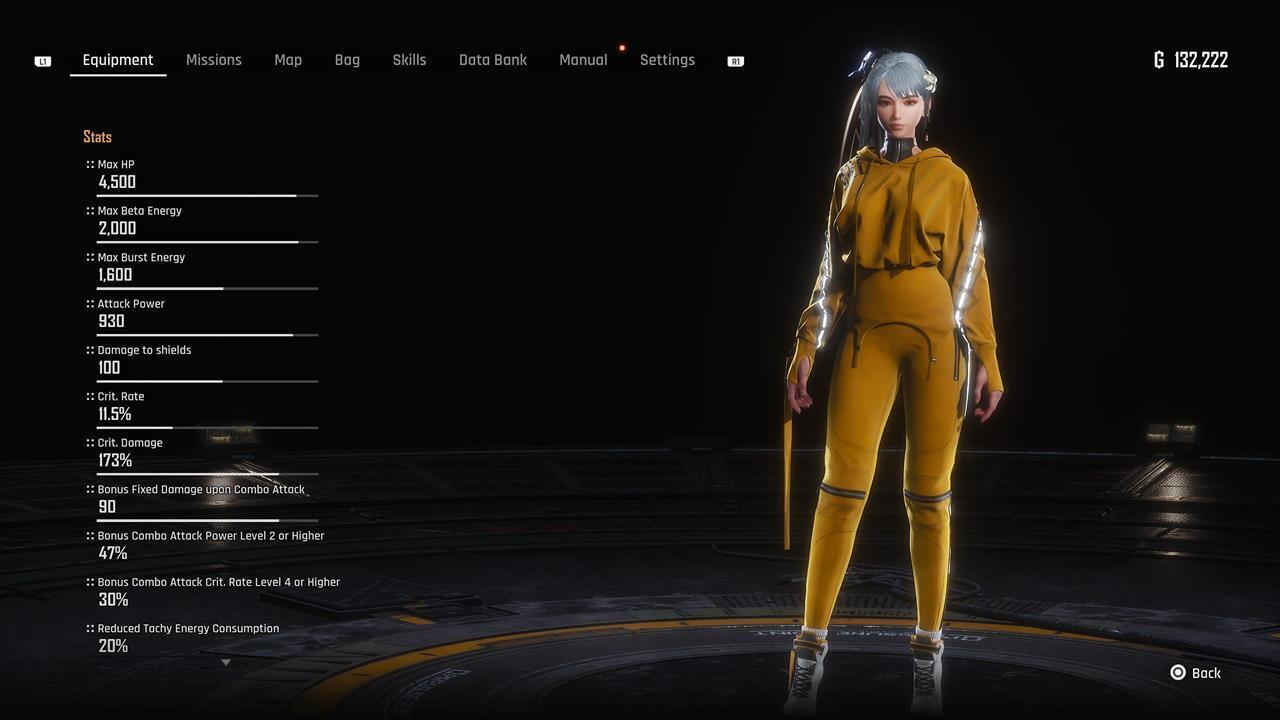
Task: View the Data Bank tab
Action: click(x=493, y=60)
